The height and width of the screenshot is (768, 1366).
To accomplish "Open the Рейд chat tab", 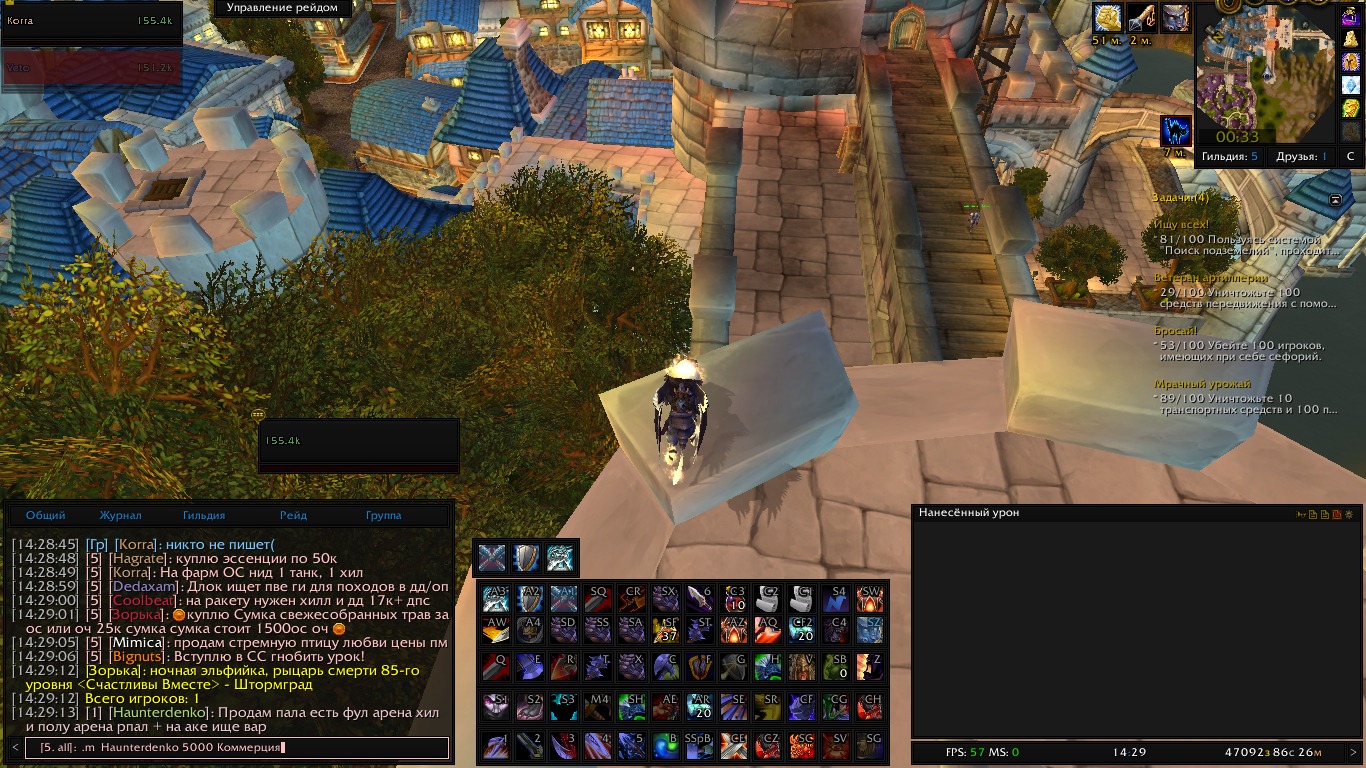I will 293,516.
